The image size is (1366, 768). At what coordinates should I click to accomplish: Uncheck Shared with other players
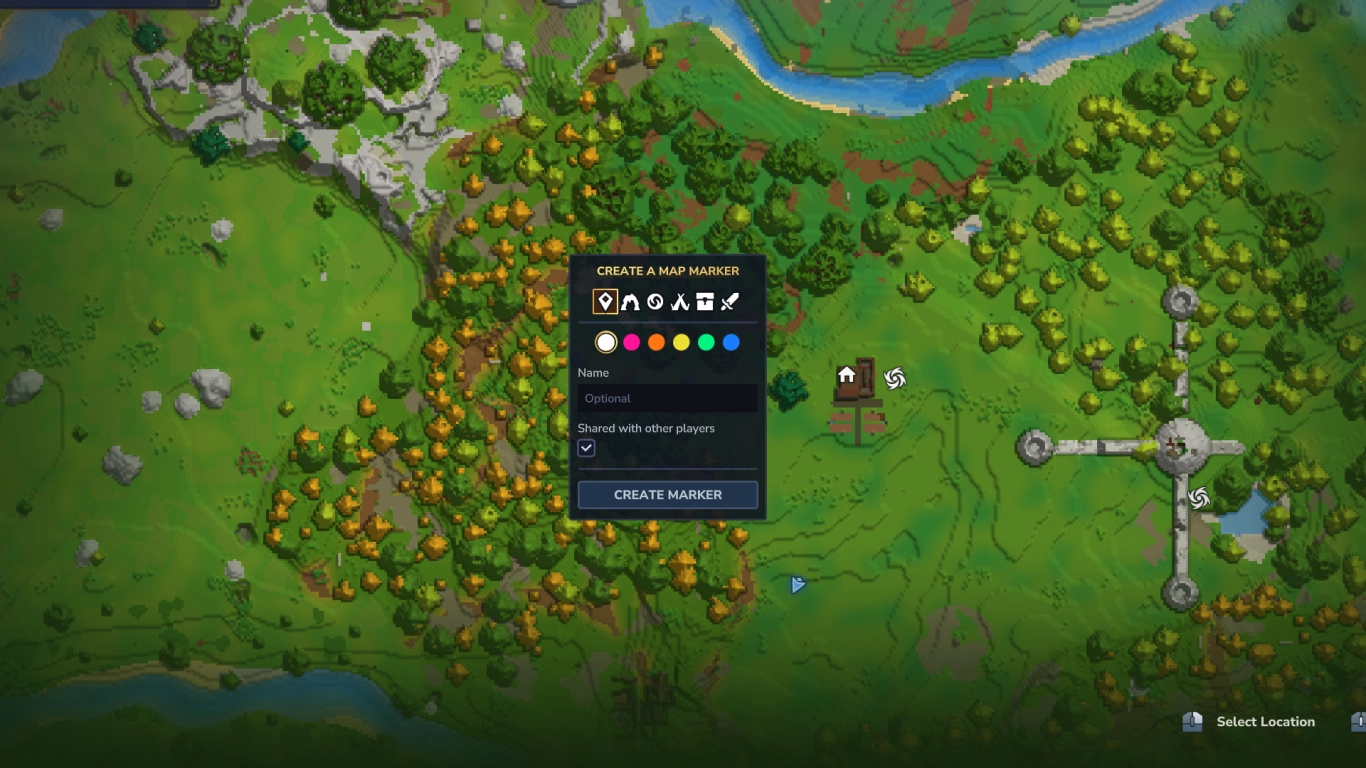(586, 447)
